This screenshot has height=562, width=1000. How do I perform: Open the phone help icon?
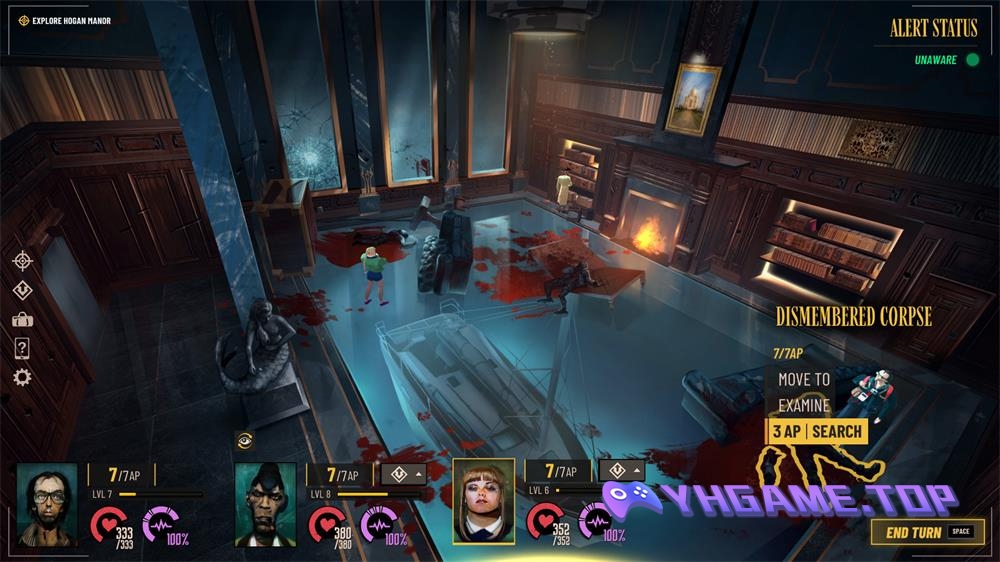point(22,348)
